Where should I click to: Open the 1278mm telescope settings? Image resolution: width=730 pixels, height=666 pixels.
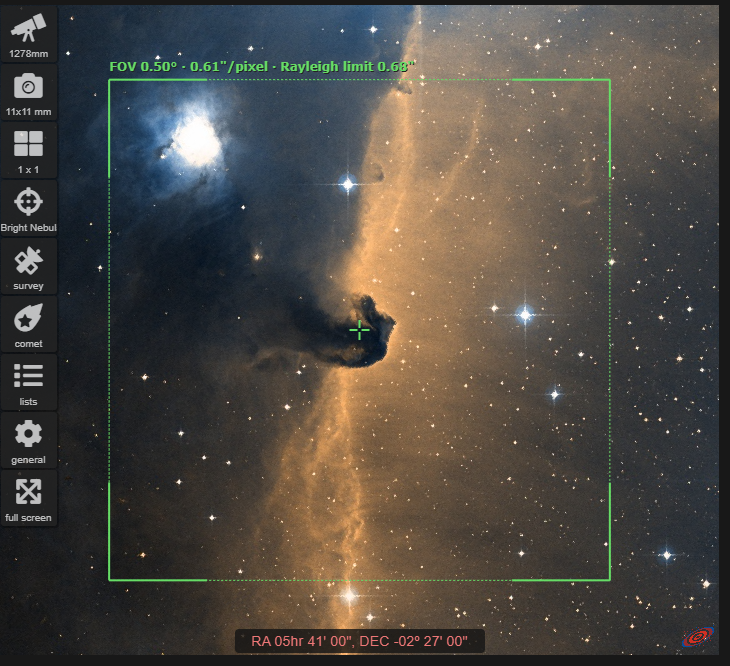pos(29,34)
